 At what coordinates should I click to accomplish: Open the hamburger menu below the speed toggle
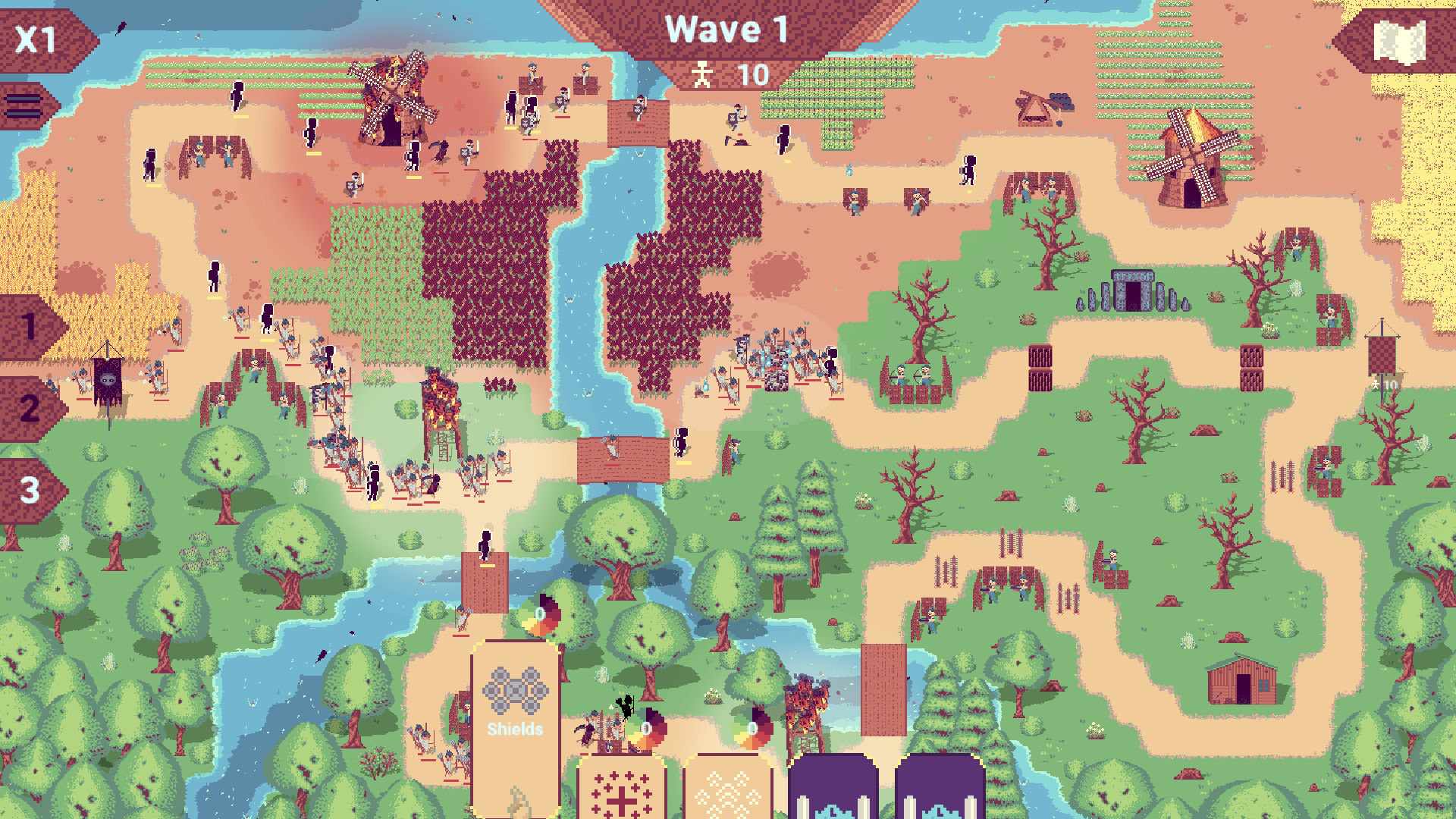[23, 106]
